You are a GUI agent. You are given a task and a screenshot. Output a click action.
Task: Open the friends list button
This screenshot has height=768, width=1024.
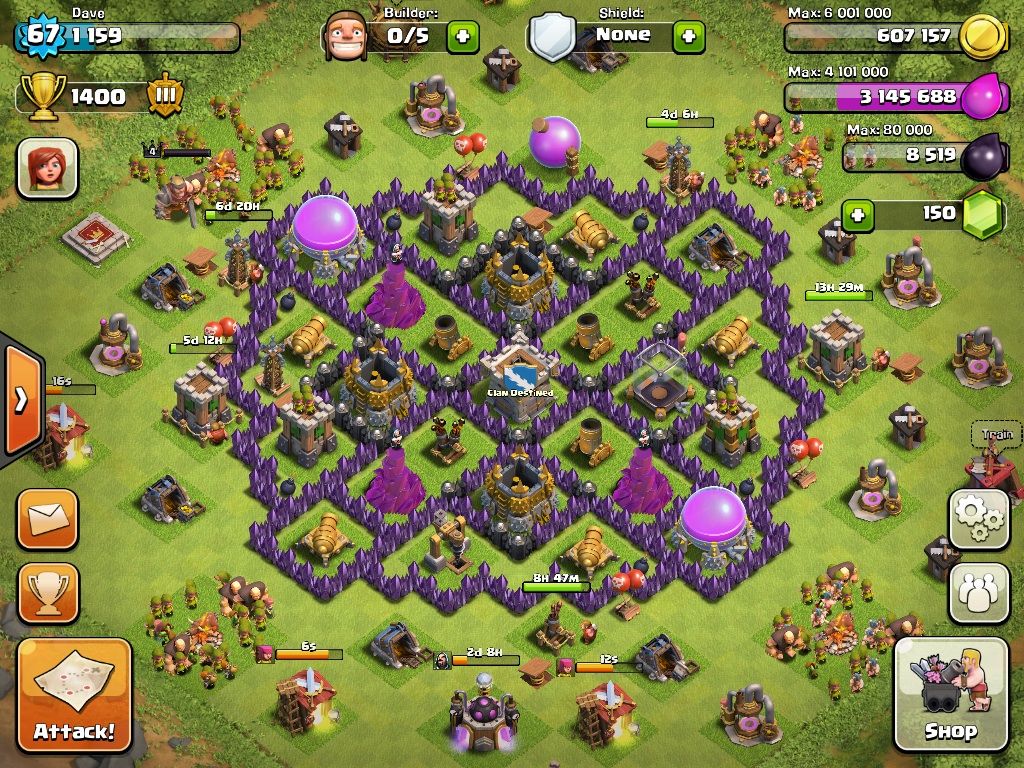click(979, 593)
